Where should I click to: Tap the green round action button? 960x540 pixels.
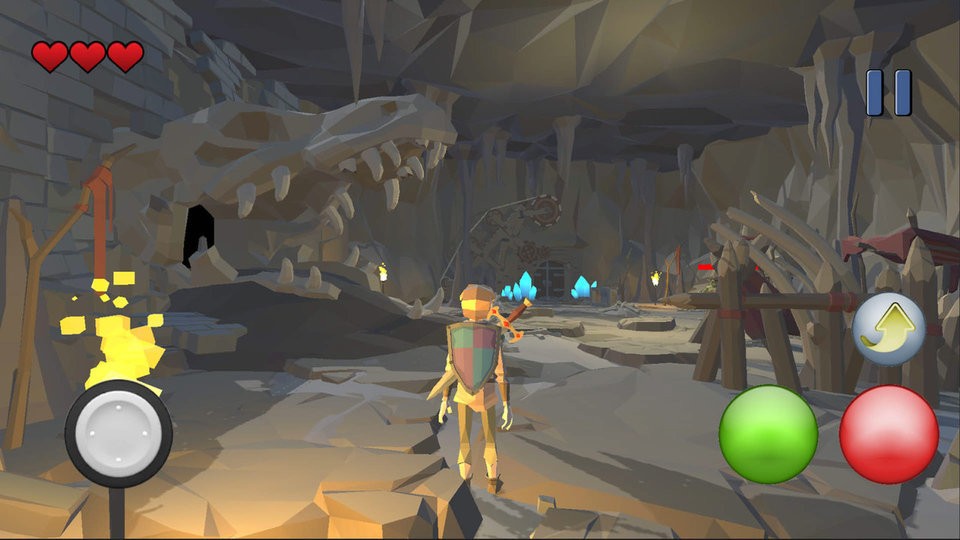pos(768,434)
